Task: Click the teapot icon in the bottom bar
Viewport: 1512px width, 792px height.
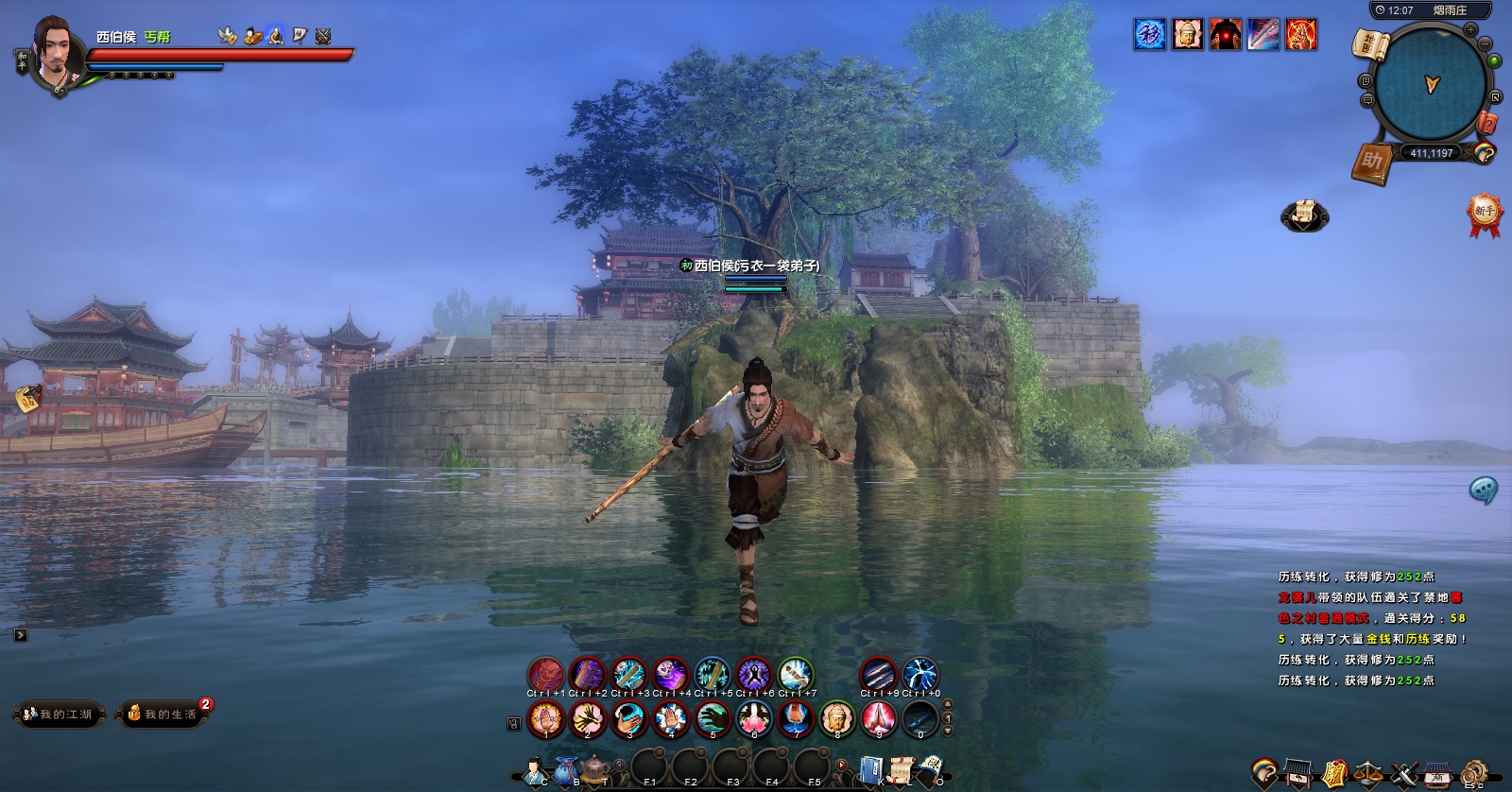Action: tap(595, 768)
